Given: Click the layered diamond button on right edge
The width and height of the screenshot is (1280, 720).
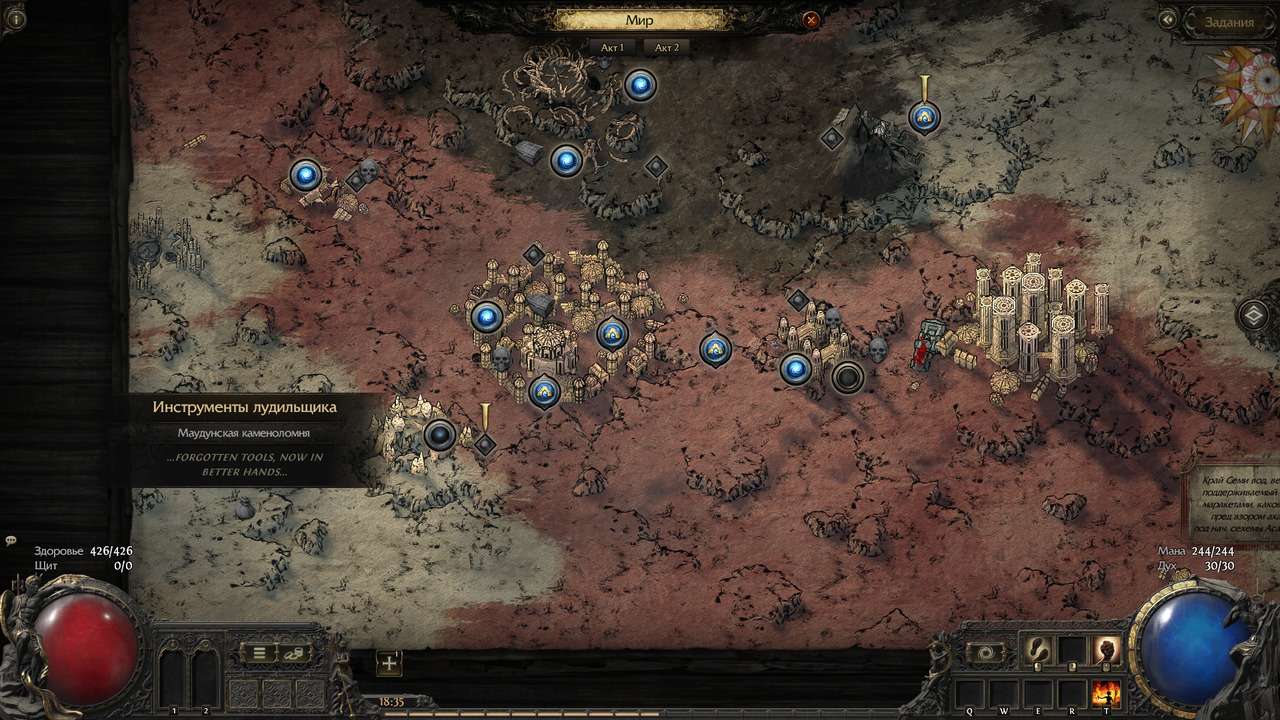Looking at the screenshot, I should click(x=1254, y=316).
